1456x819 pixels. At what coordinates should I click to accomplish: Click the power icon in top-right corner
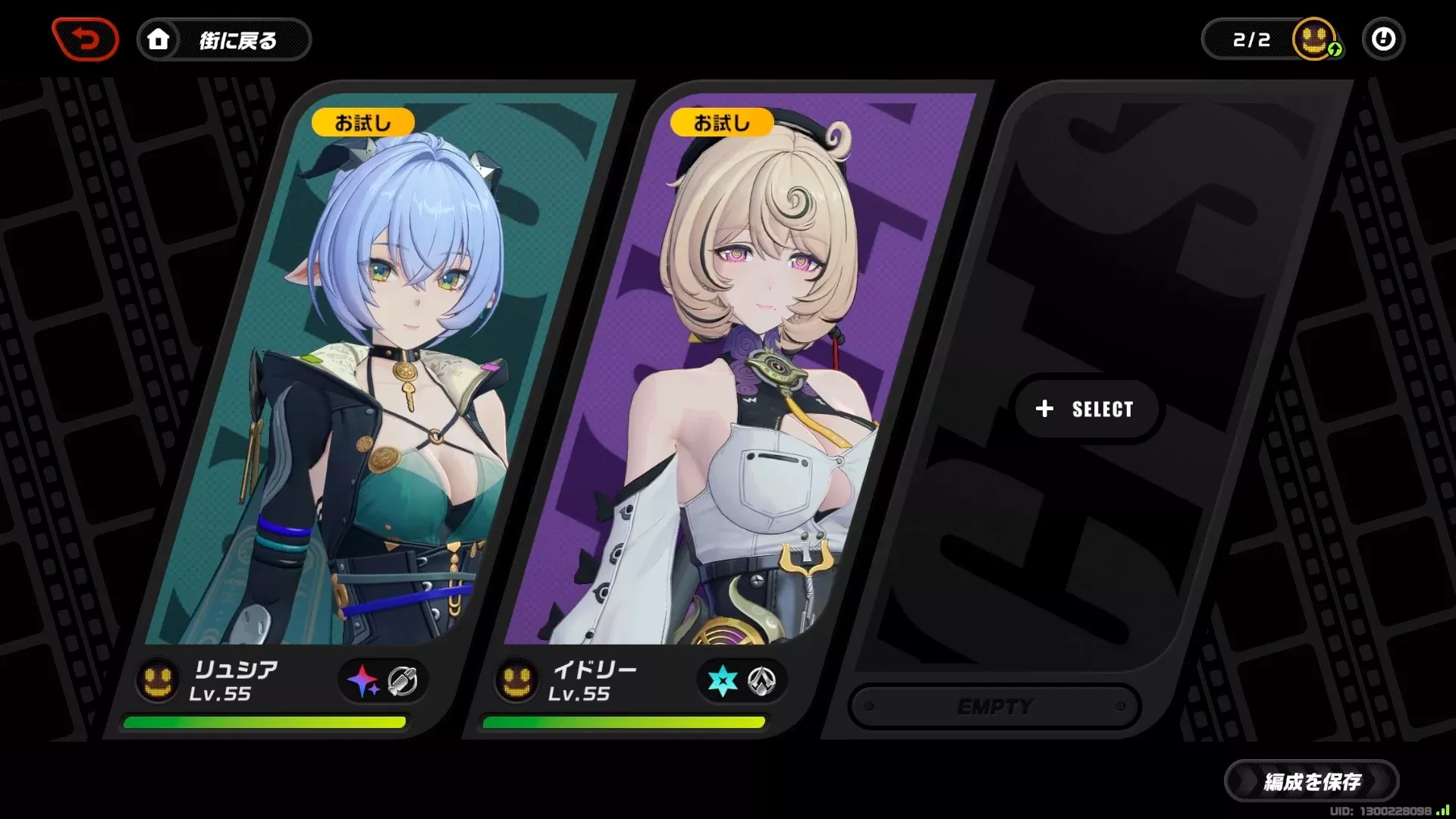(1383, 39)
